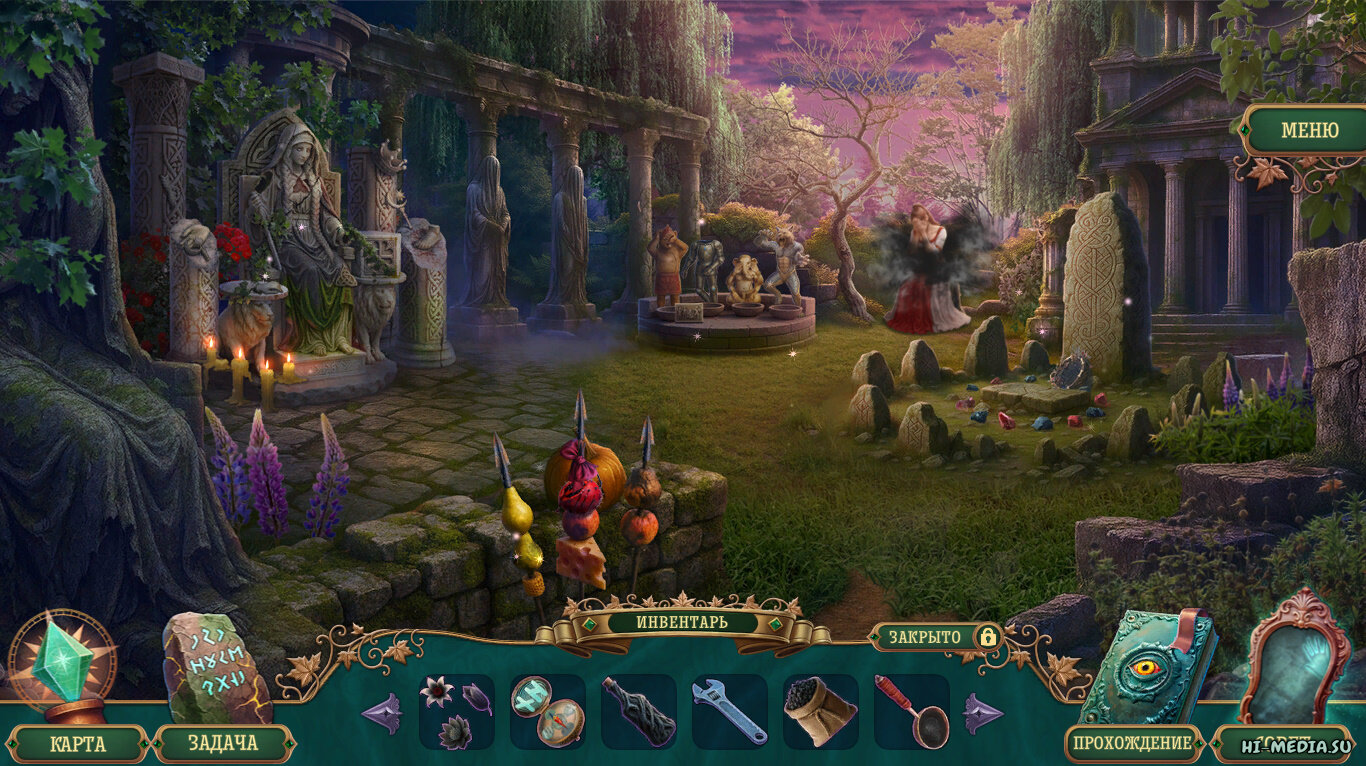Click the ИНВЕНТАРЬ banner label
1366x766 pixels.
[682, 622]
